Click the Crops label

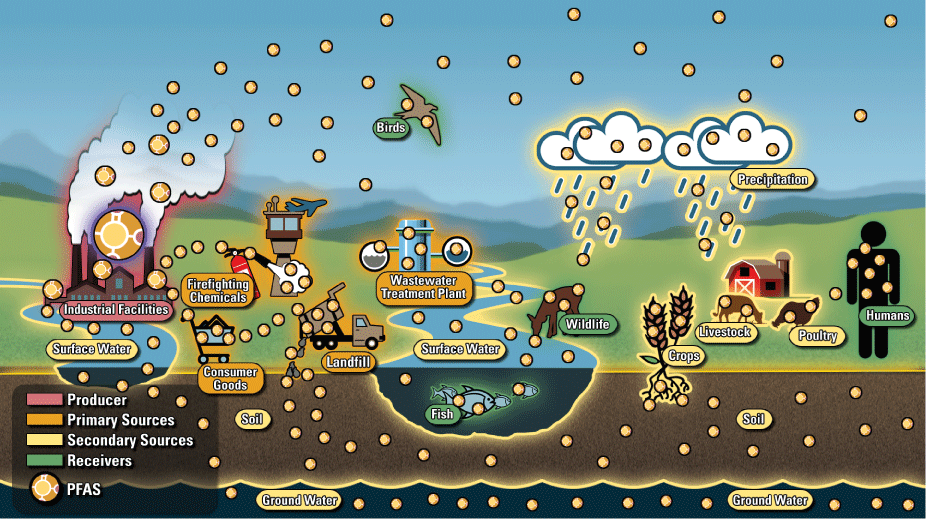pos(684,356)
